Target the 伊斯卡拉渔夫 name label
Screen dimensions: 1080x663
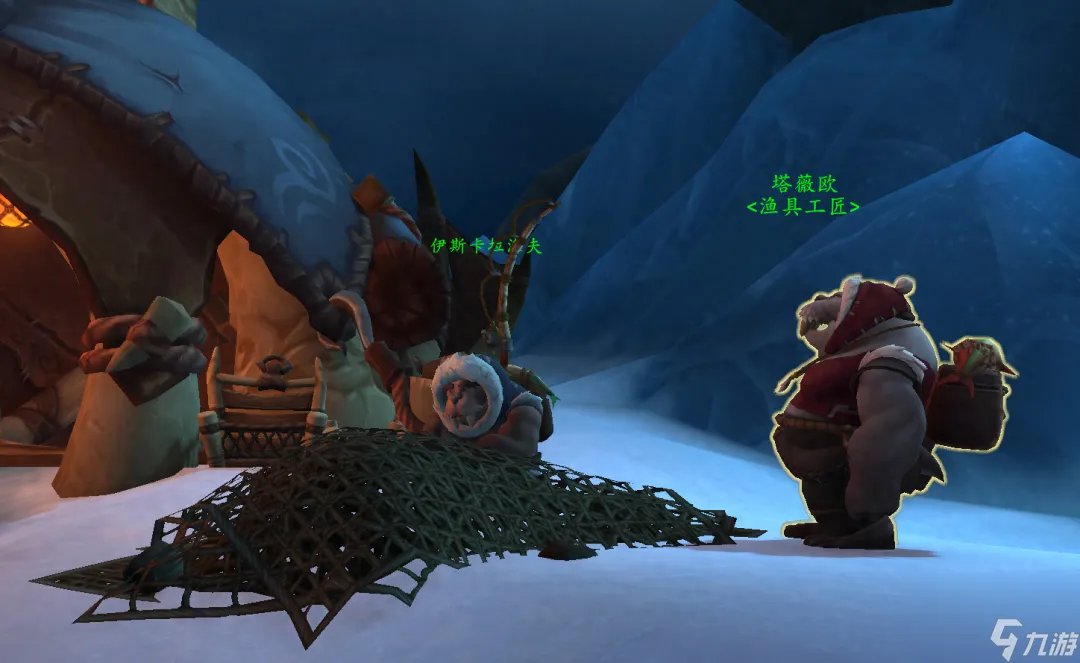[486, 246]
